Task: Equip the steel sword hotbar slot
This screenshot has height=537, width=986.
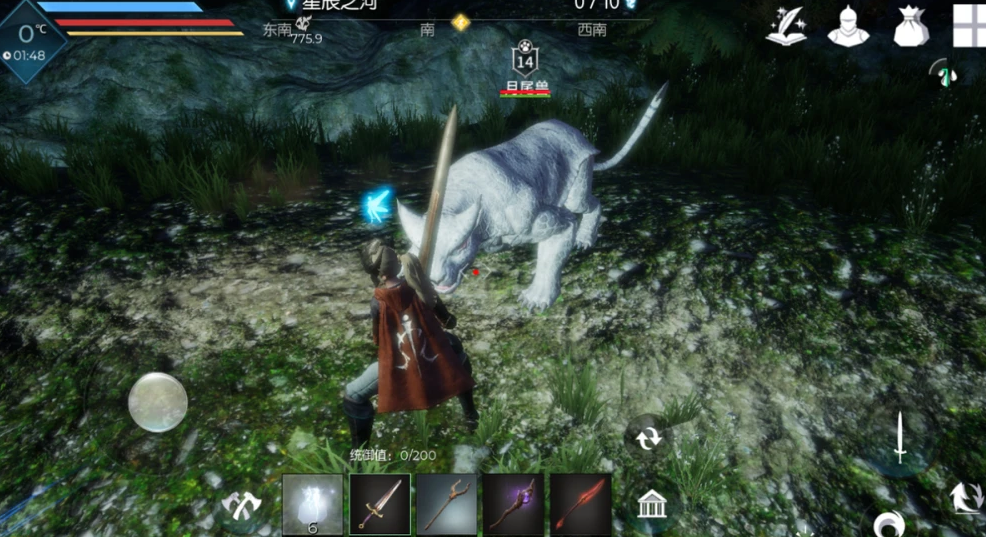Action: 380,504
